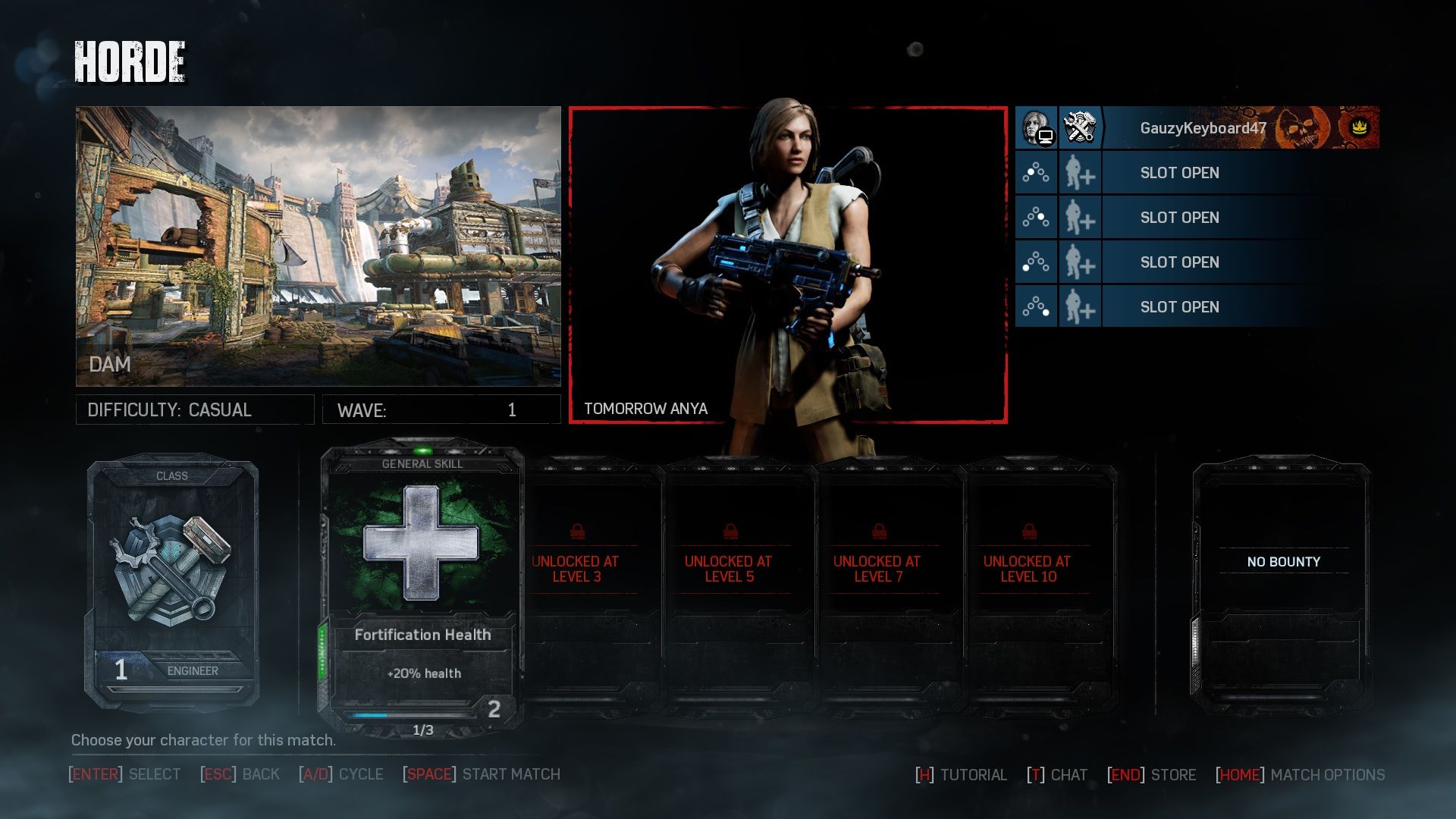
Task: Open the Chat panel
Action: coord(1057,775)
